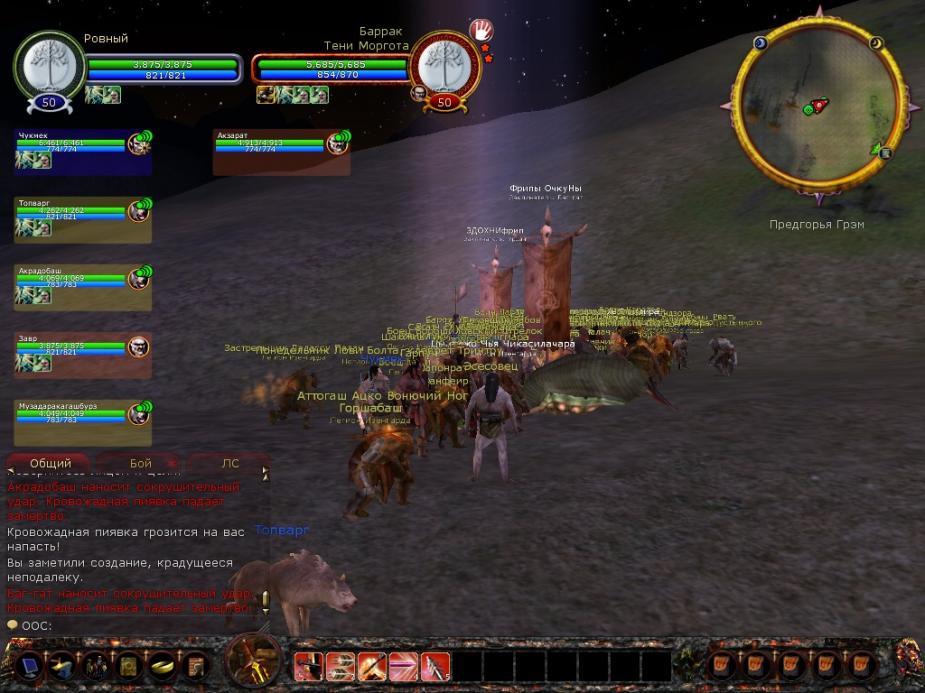Screen dimensions: 925x693
Task: Select the ЛС private messages tab
Action: click(x=230, y=464)
